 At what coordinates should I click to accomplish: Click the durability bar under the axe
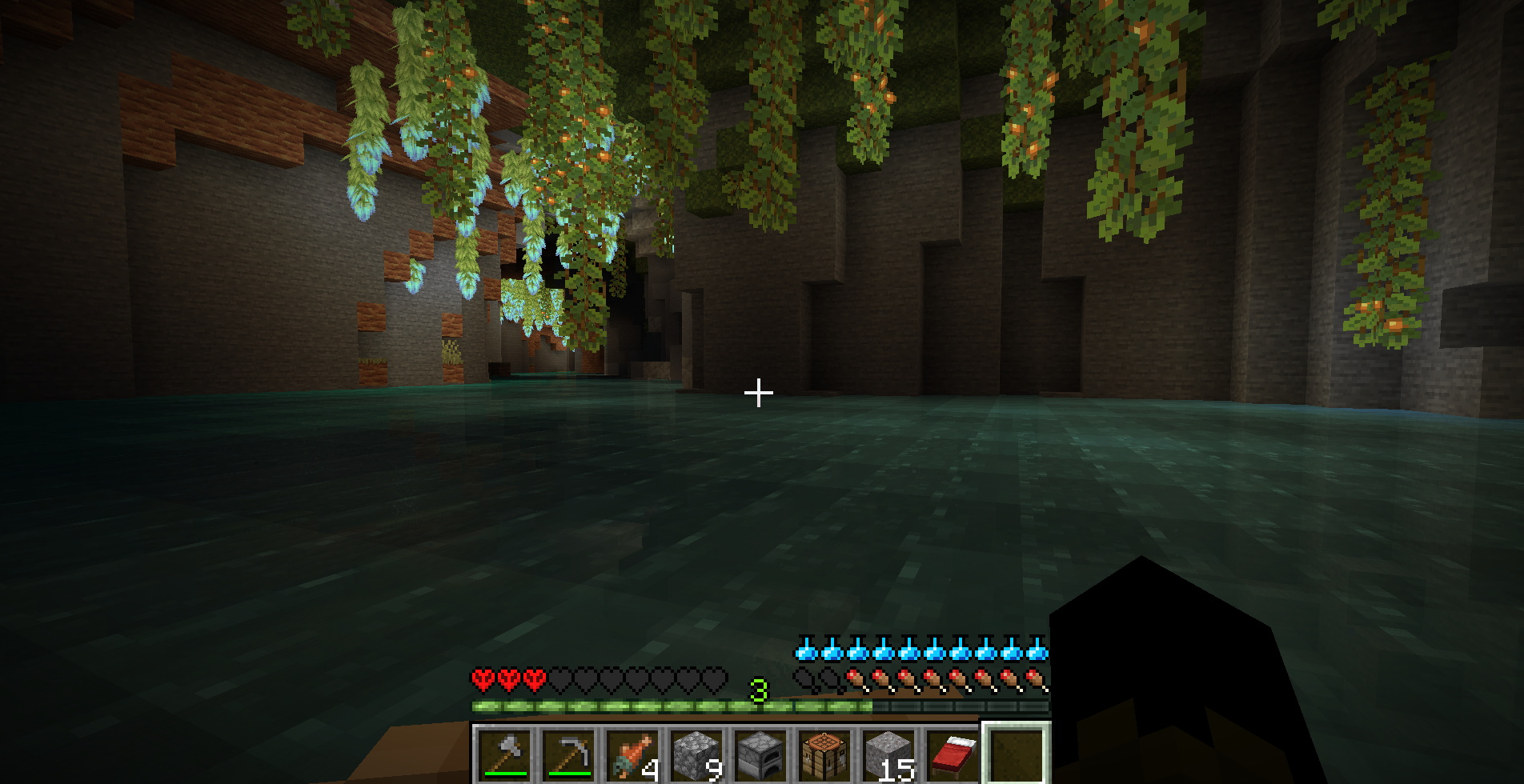click(x=506, y=774)
